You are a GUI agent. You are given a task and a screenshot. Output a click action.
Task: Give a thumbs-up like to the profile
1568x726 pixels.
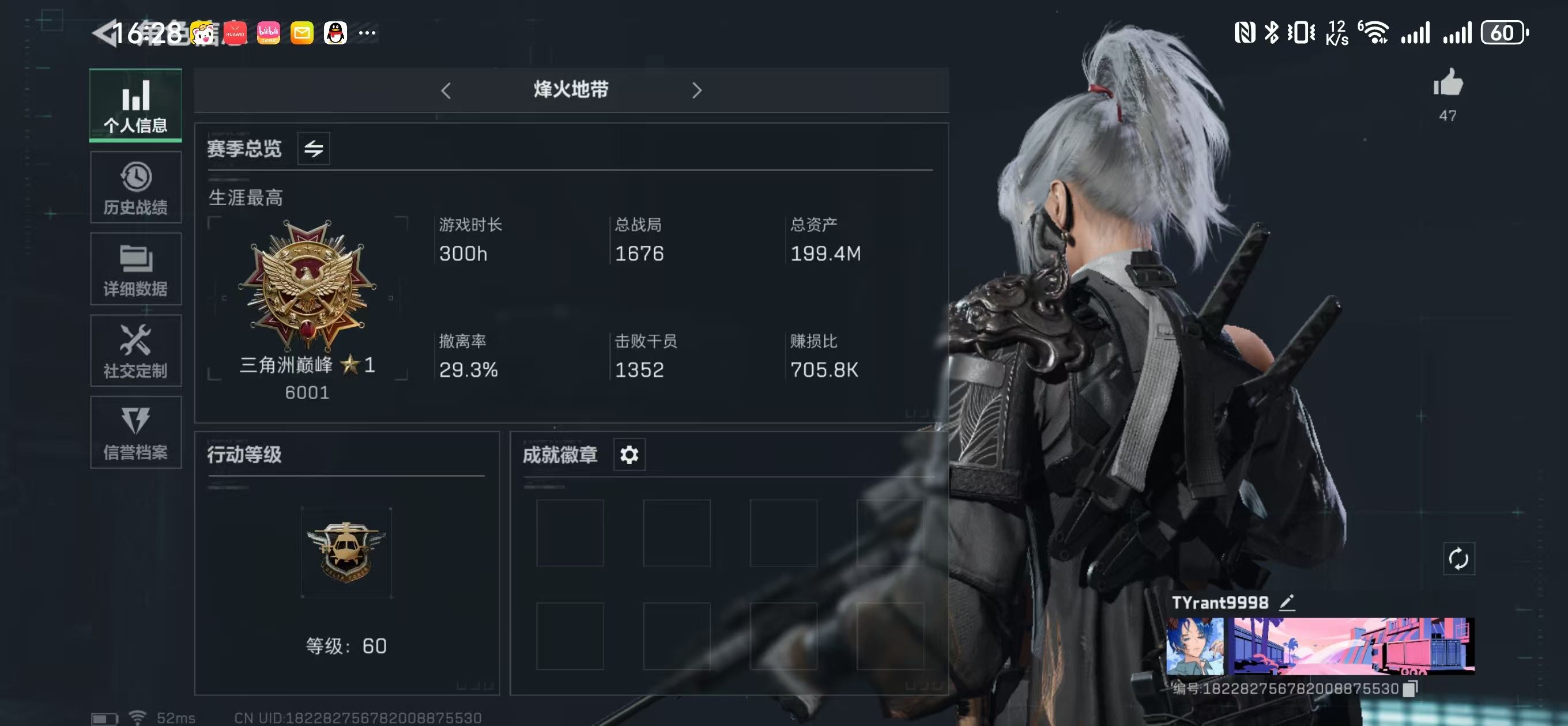pos(1448,84)
